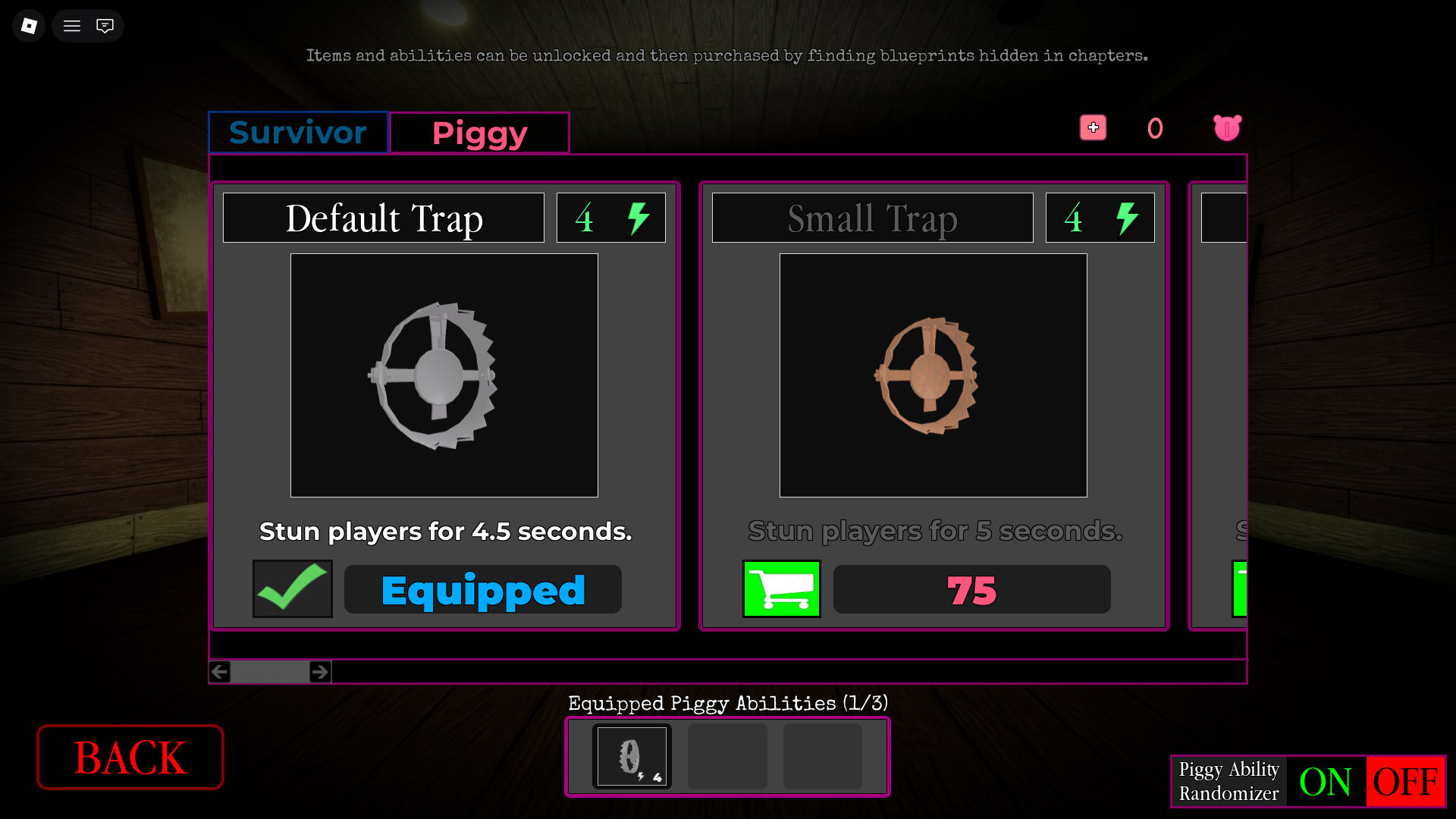Open the chat bubble icon
The image size is (1456, 819).
click(x=105, y=25)
